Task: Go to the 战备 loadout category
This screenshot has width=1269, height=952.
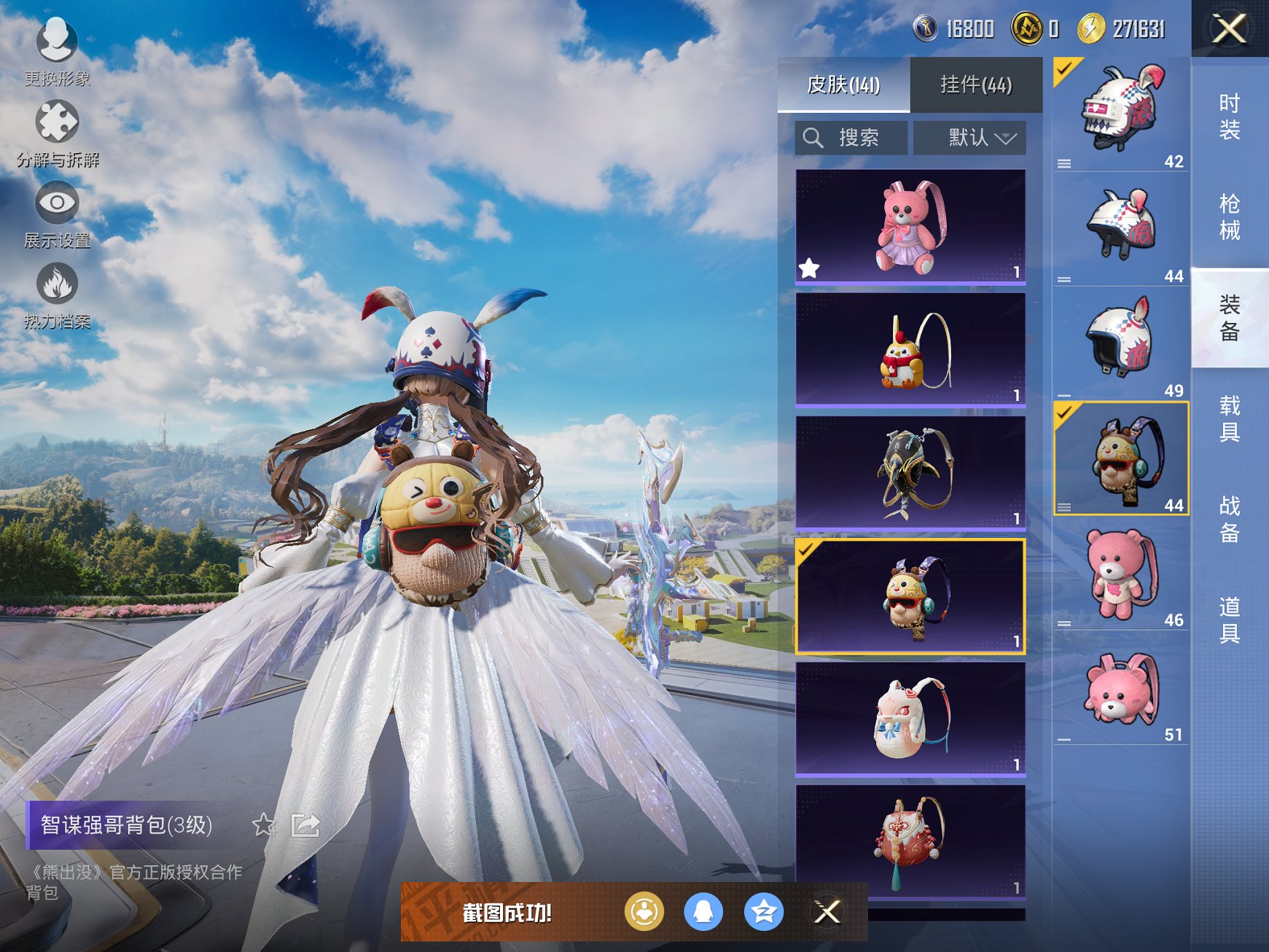Action: coord(1230,519)
